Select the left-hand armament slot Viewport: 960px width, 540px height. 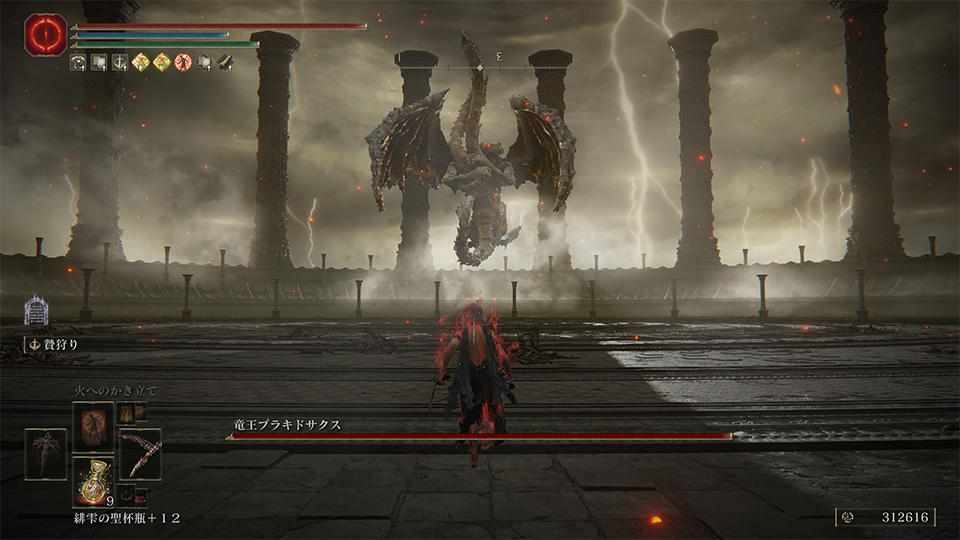coord(45,453)
